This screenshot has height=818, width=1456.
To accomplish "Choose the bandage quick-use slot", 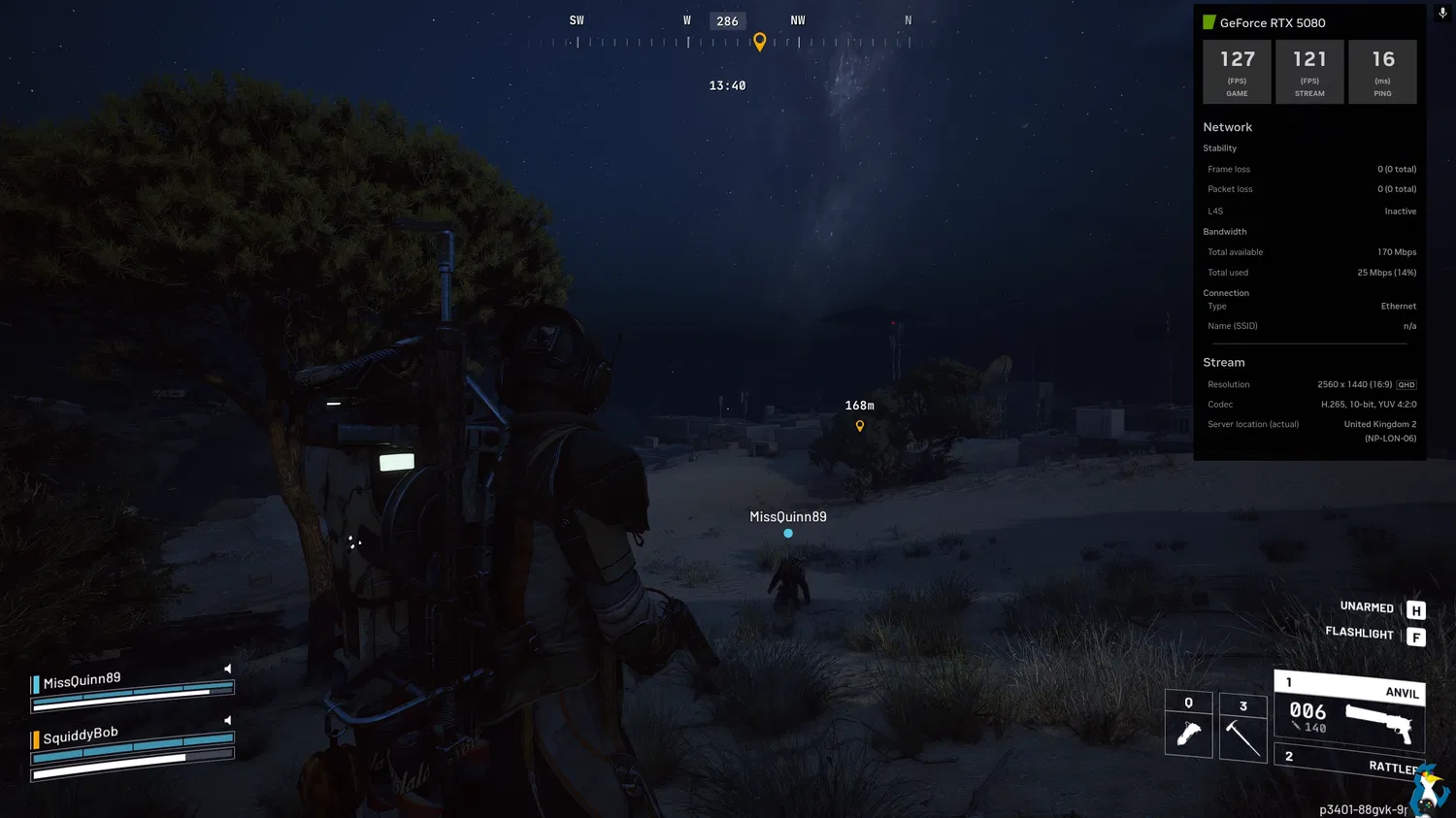I will click(x=1188, y=726).
